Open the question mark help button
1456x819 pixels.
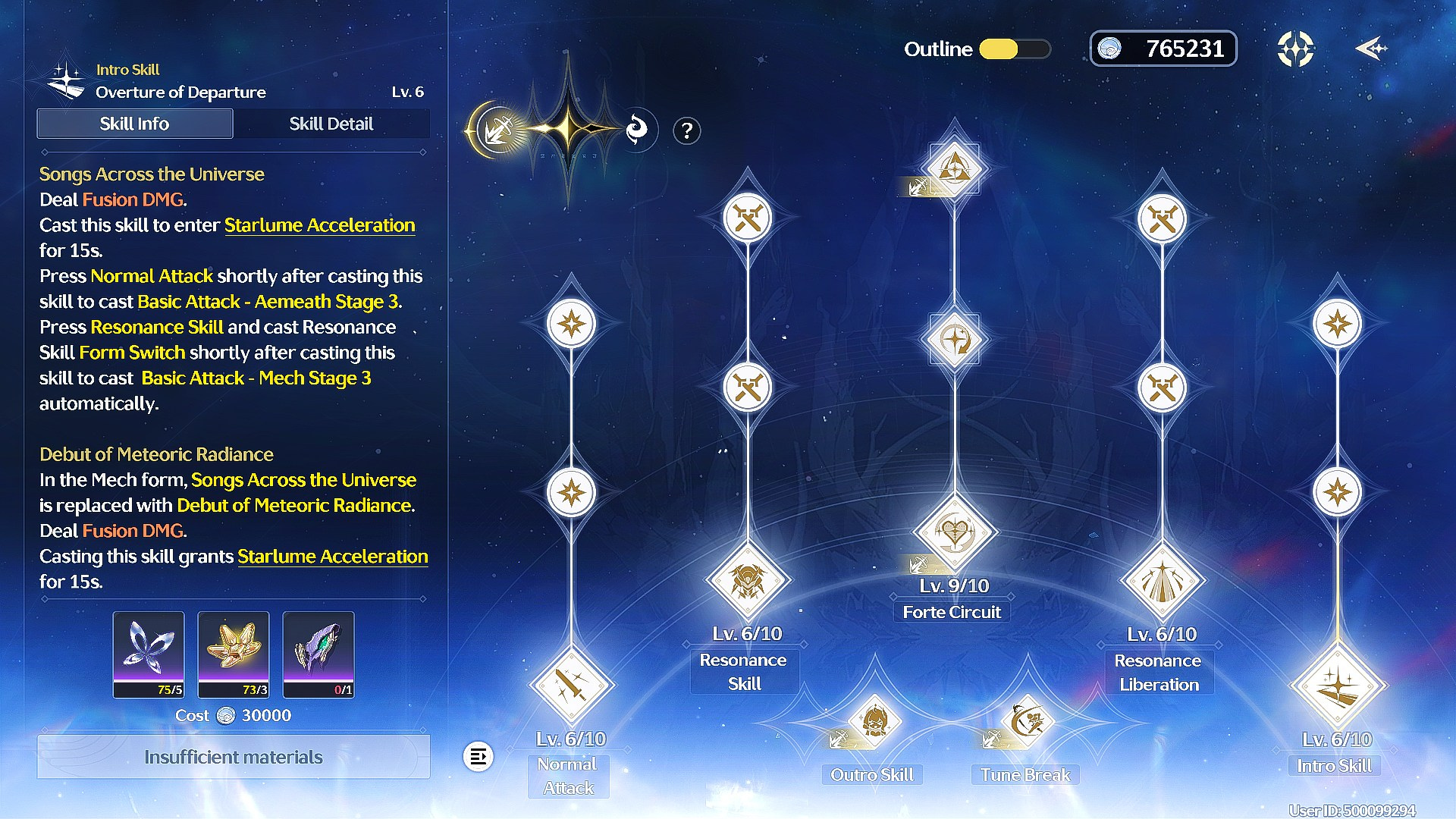(x=686, y=131)
